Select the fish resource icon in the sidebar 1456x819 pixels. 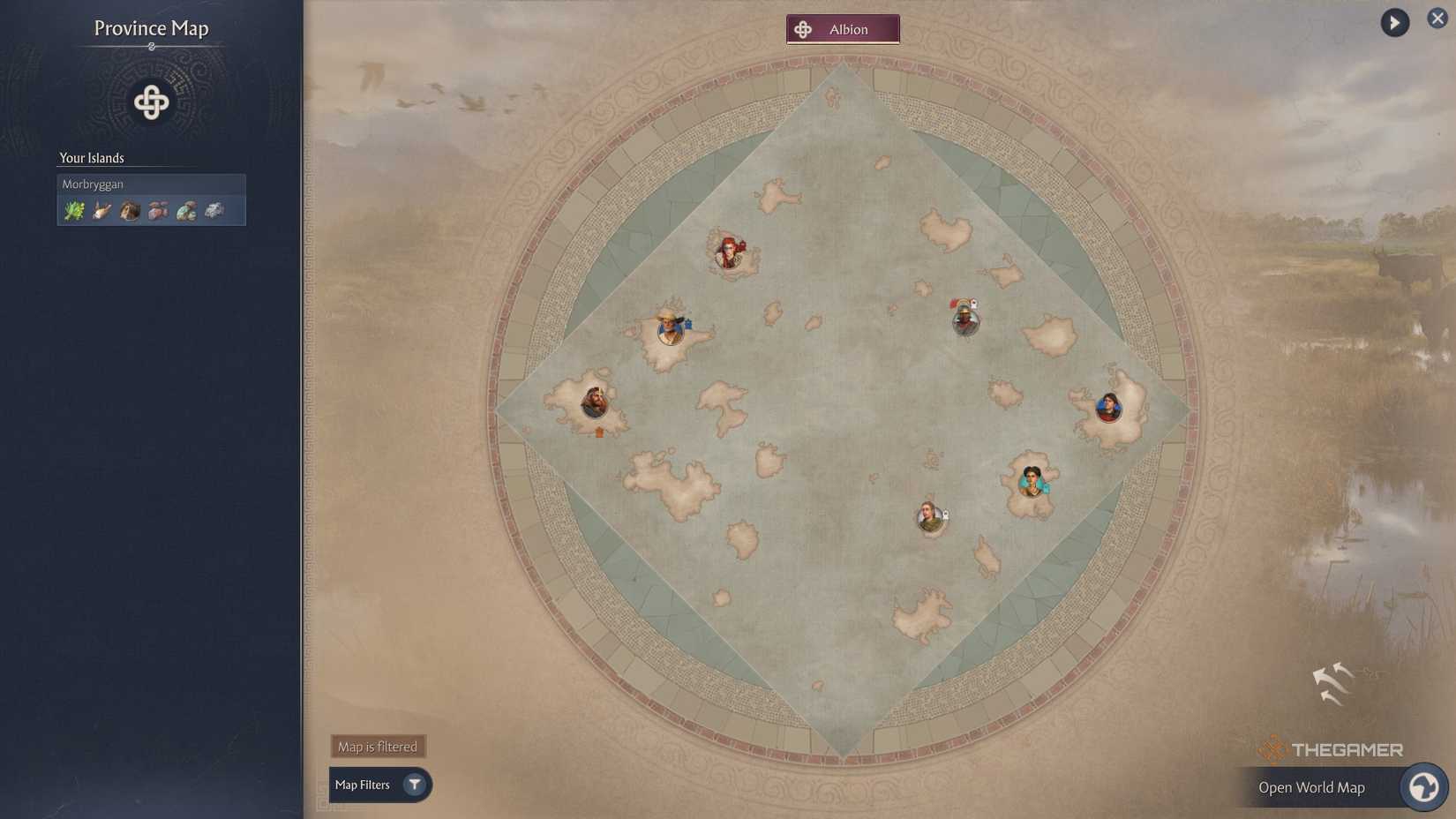point(102,209)
